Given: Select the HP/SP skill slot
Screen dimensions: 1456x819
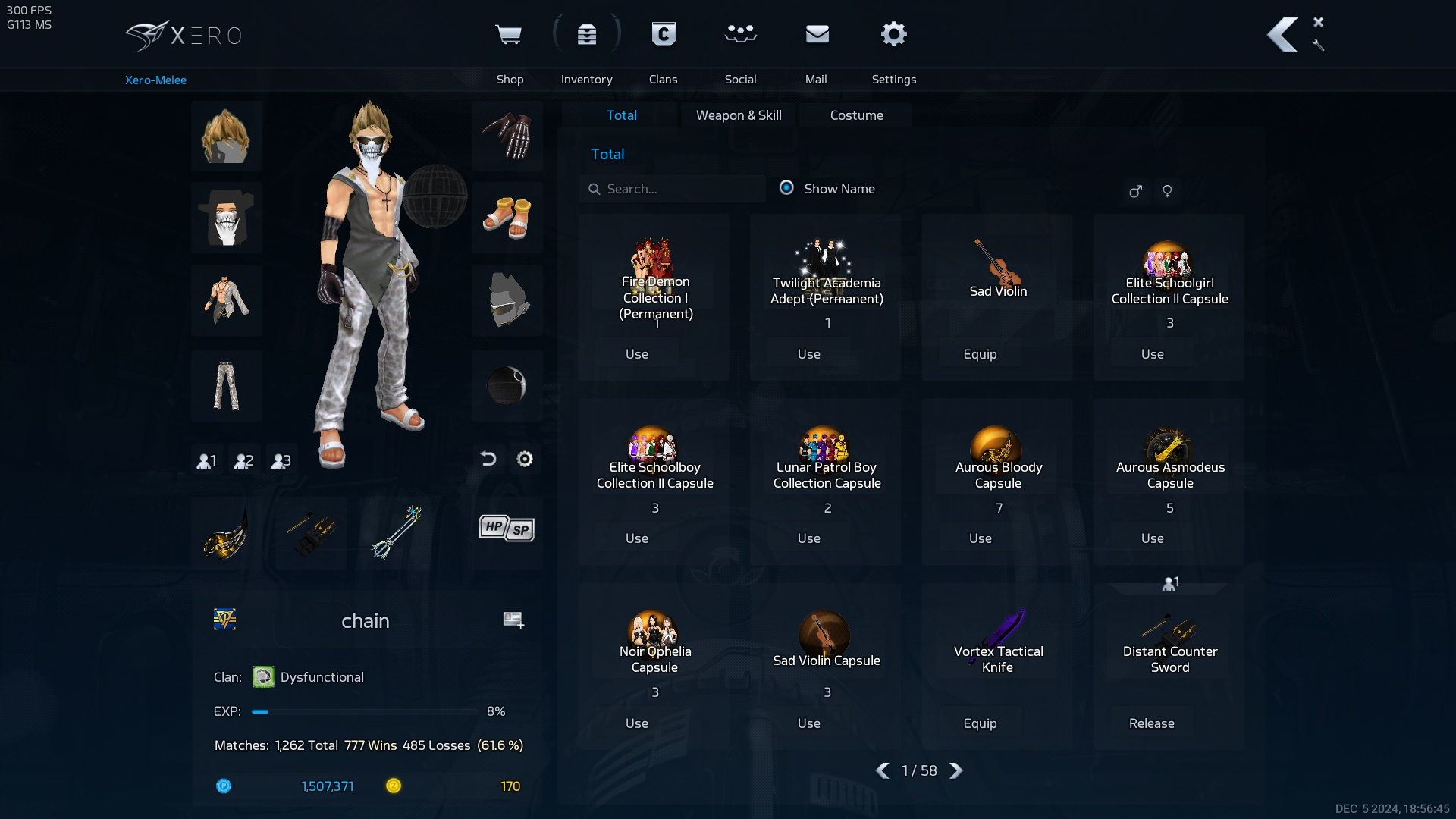Looking at the screenshot, I should 506,529.
